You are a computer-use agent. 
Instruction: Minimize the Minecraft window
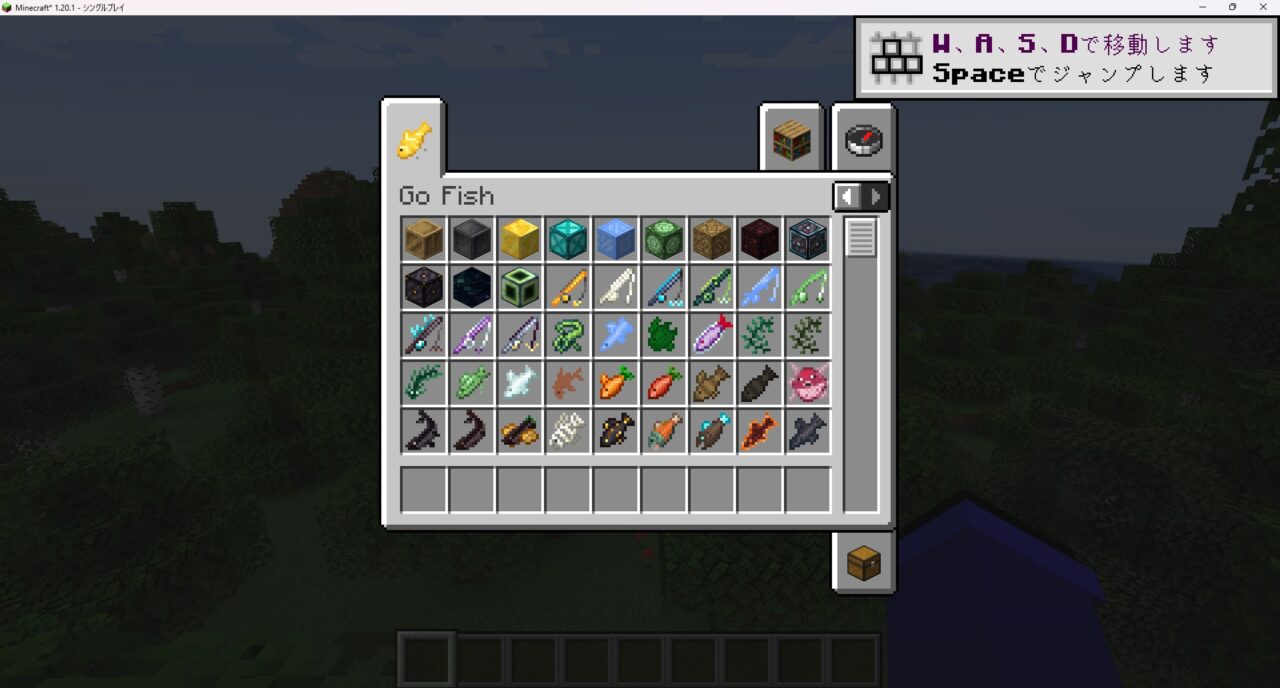point(1202,7)
